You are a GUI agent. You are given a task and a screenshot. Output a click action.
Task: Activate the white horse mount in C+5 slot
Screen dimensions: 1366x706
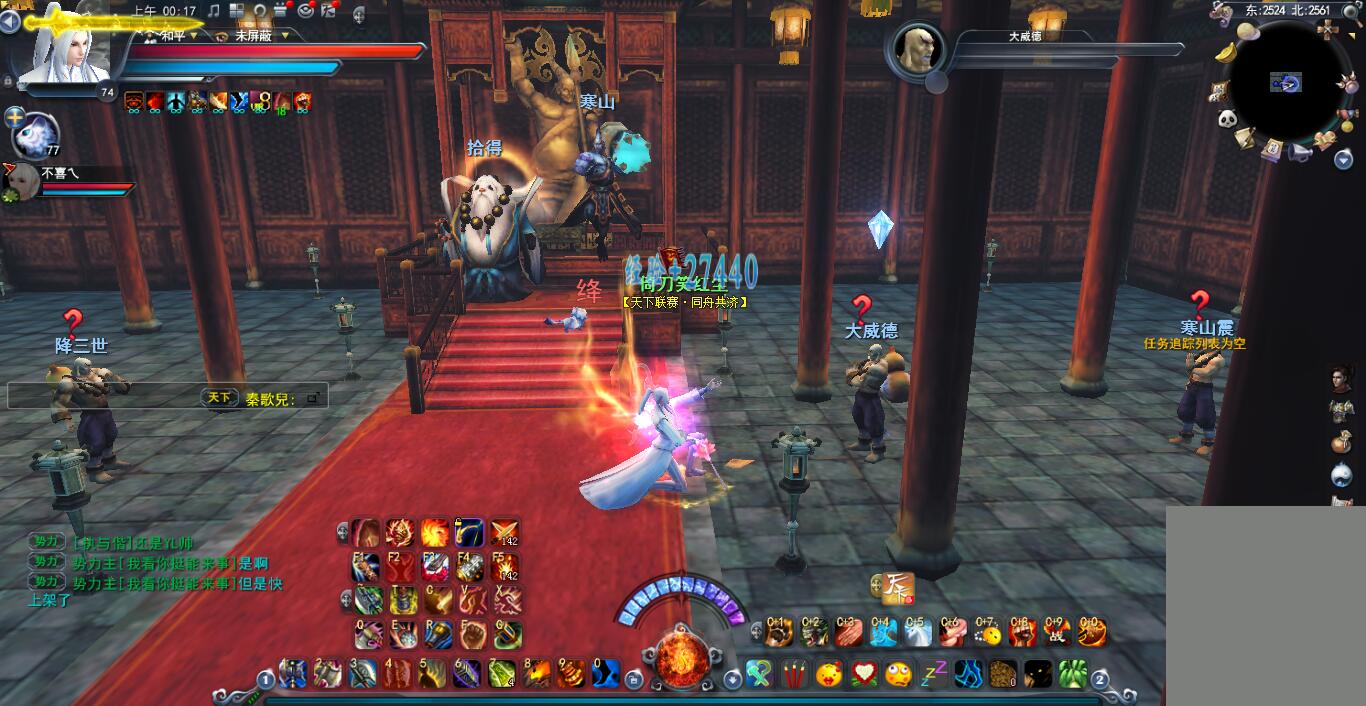point(918,632)
